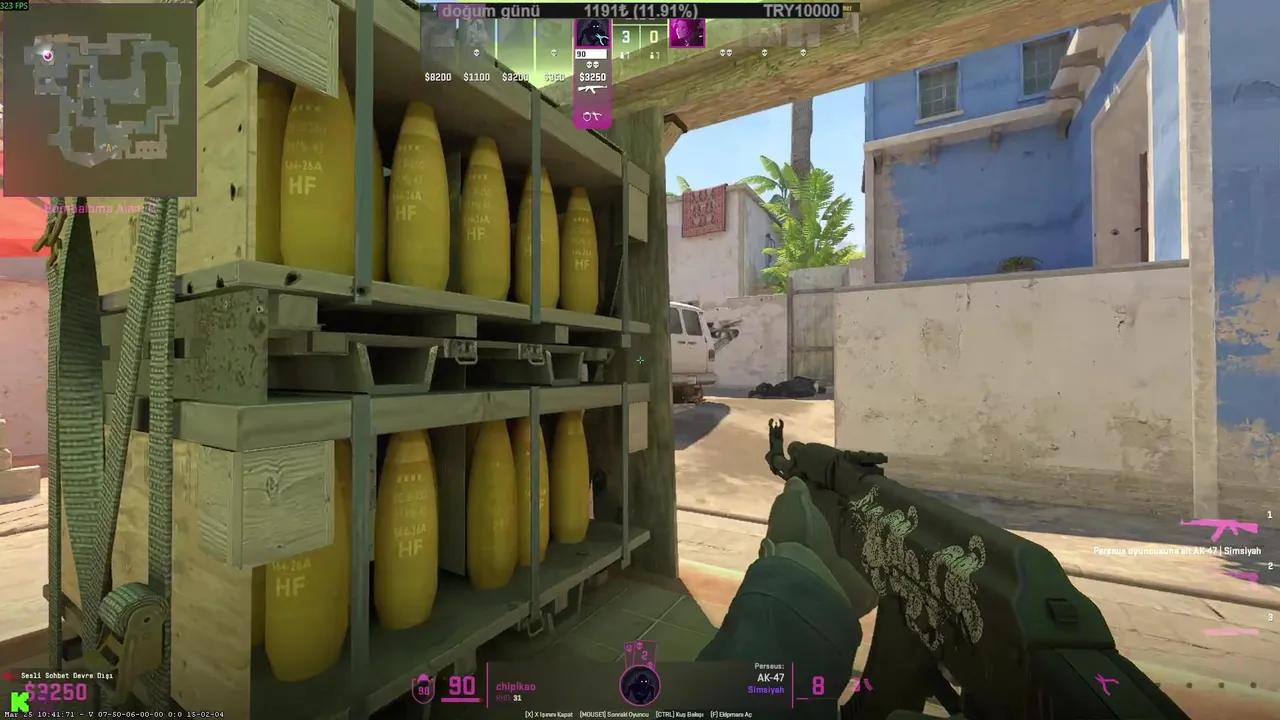Click the pink enemy avatar on the scoreboard
1280x720 pixels.
(x=687, y=35)
